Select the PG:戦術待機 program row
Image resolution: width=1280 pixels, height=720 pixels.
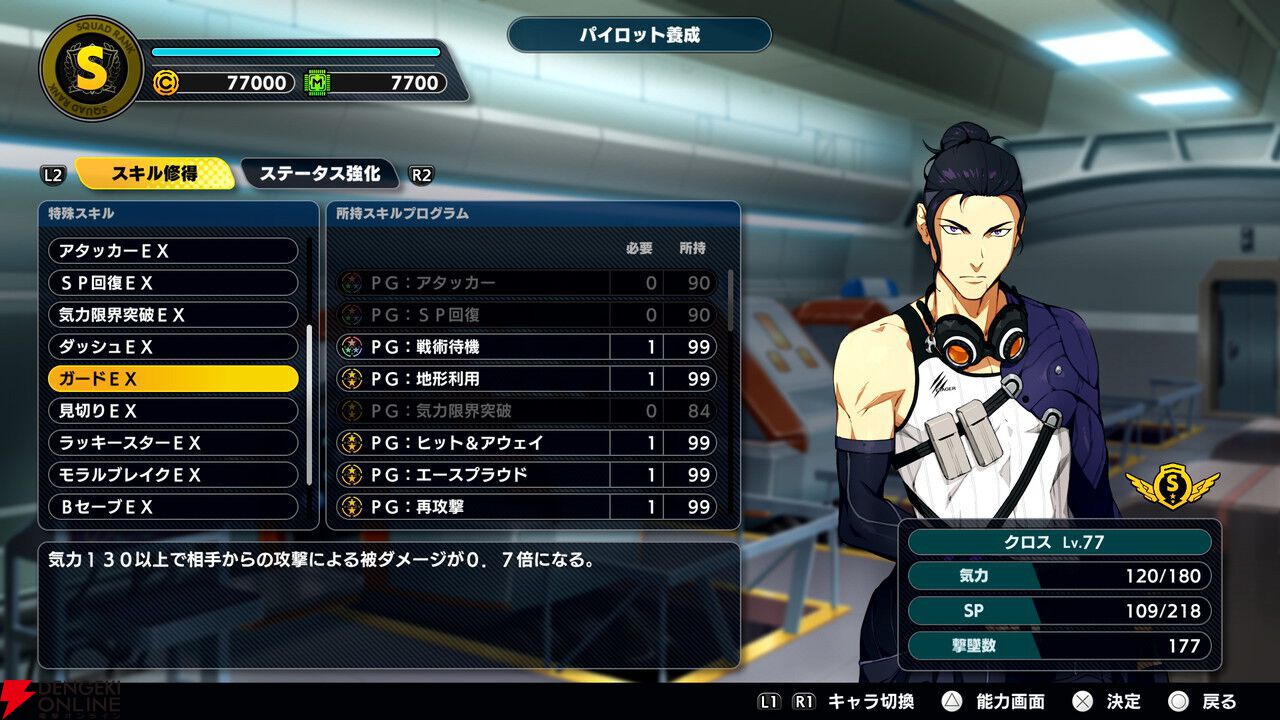coord(526,347)
